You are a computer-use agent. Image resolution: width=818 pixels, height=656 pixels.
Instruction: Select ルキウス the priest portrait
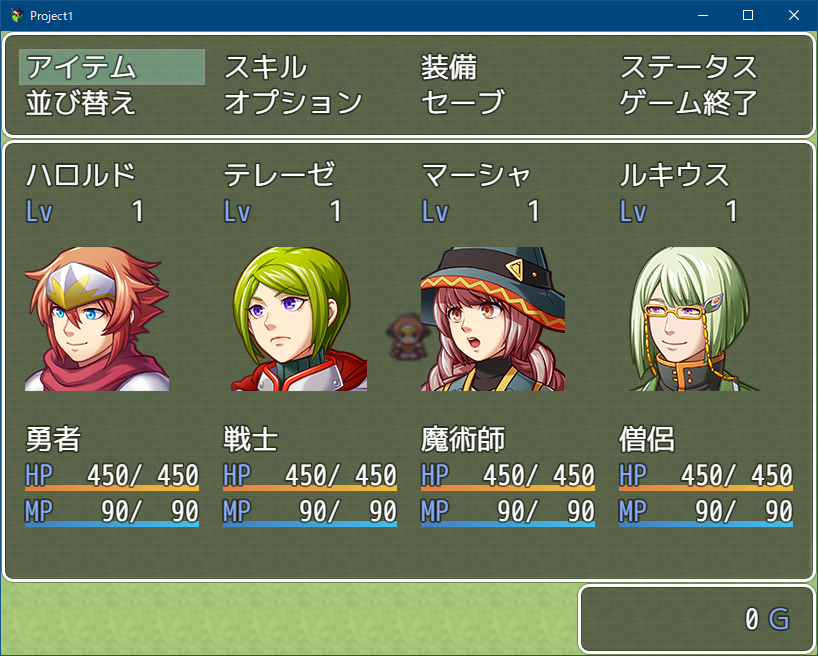tap(691, 319)
